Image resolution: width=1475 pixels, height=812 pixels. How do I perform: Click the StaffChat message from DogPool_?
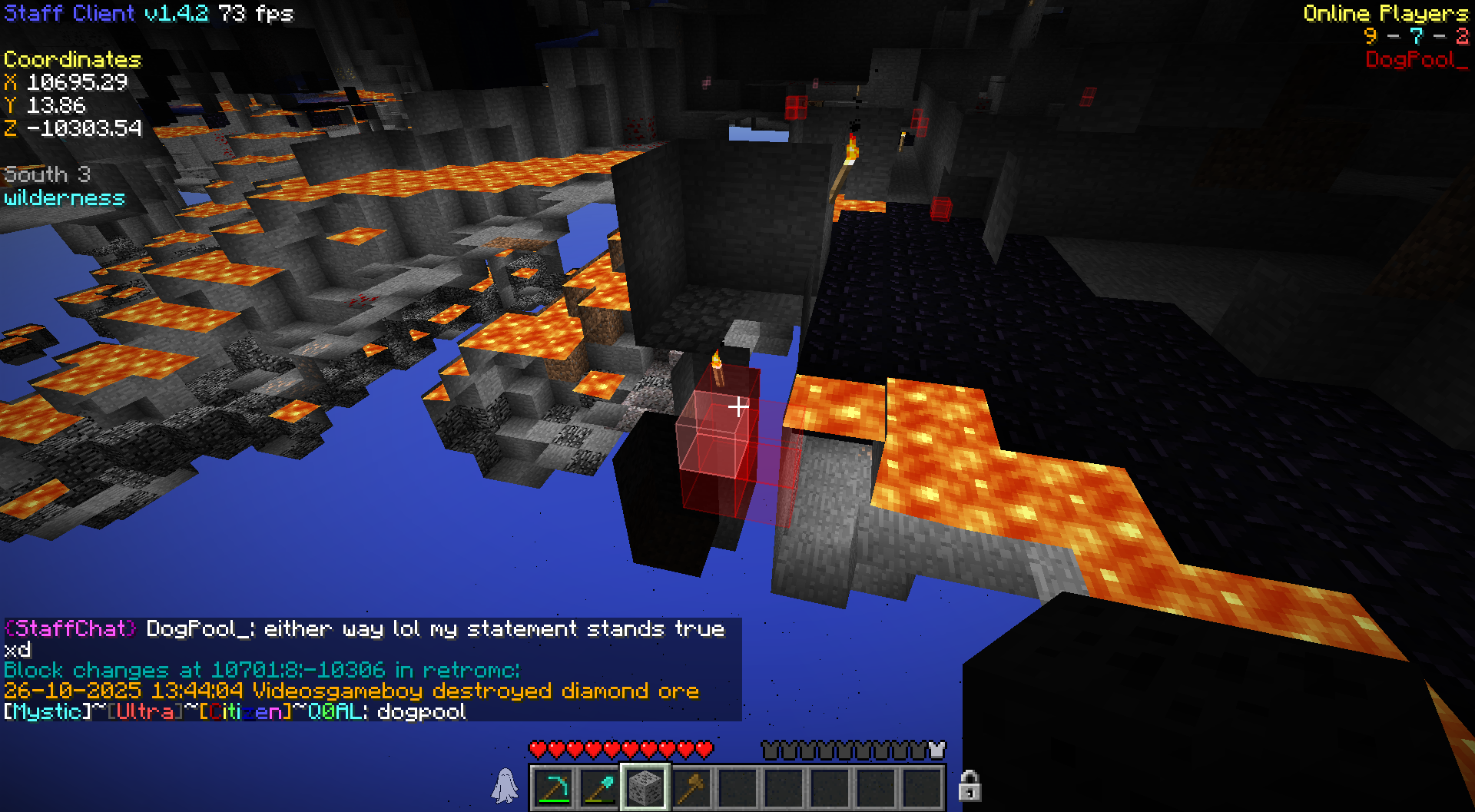(x=364, y=638)
